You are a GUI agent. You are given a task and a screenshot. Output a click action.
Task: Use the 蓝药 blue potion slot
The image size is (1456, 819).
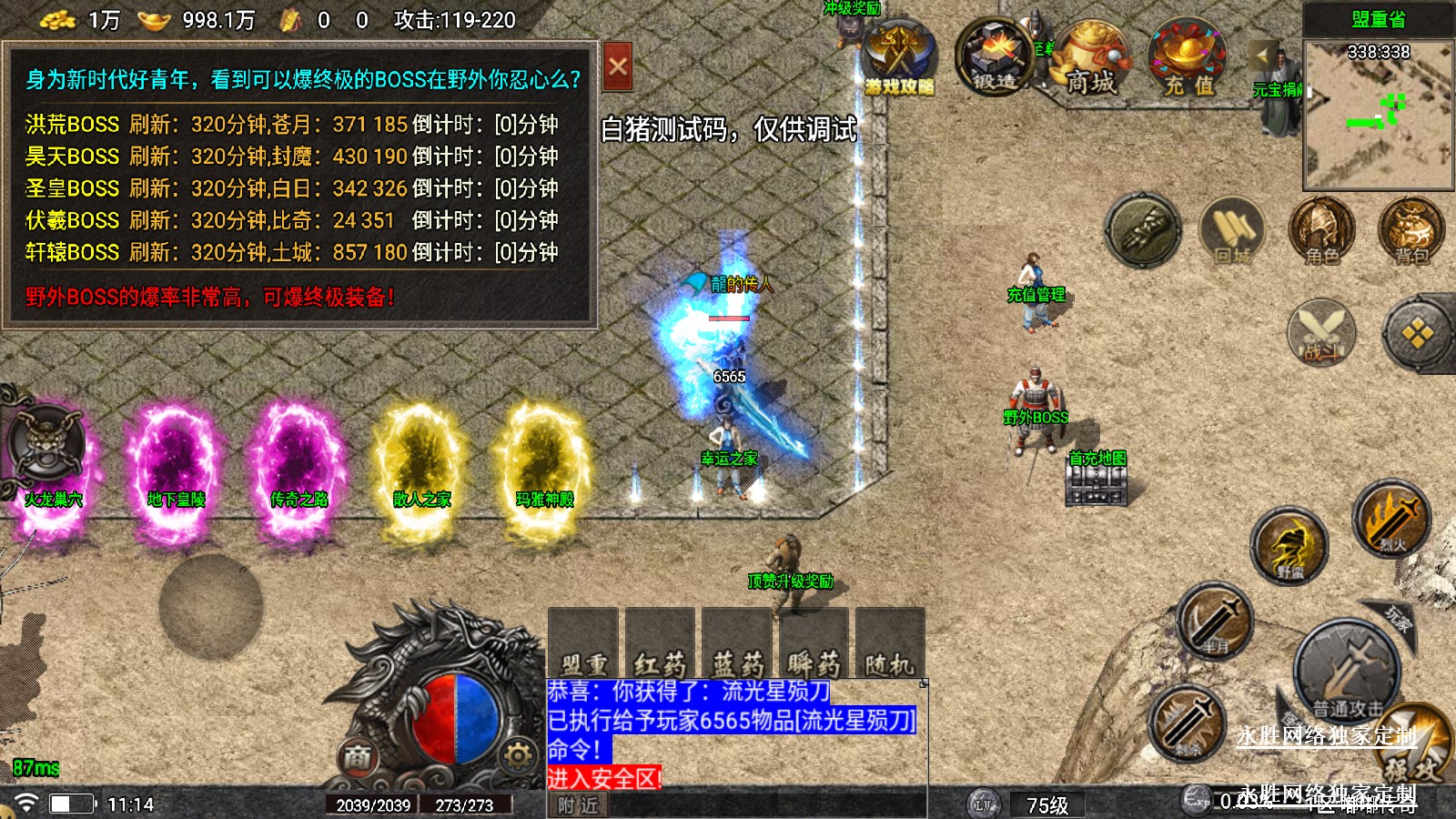[737, 642]
